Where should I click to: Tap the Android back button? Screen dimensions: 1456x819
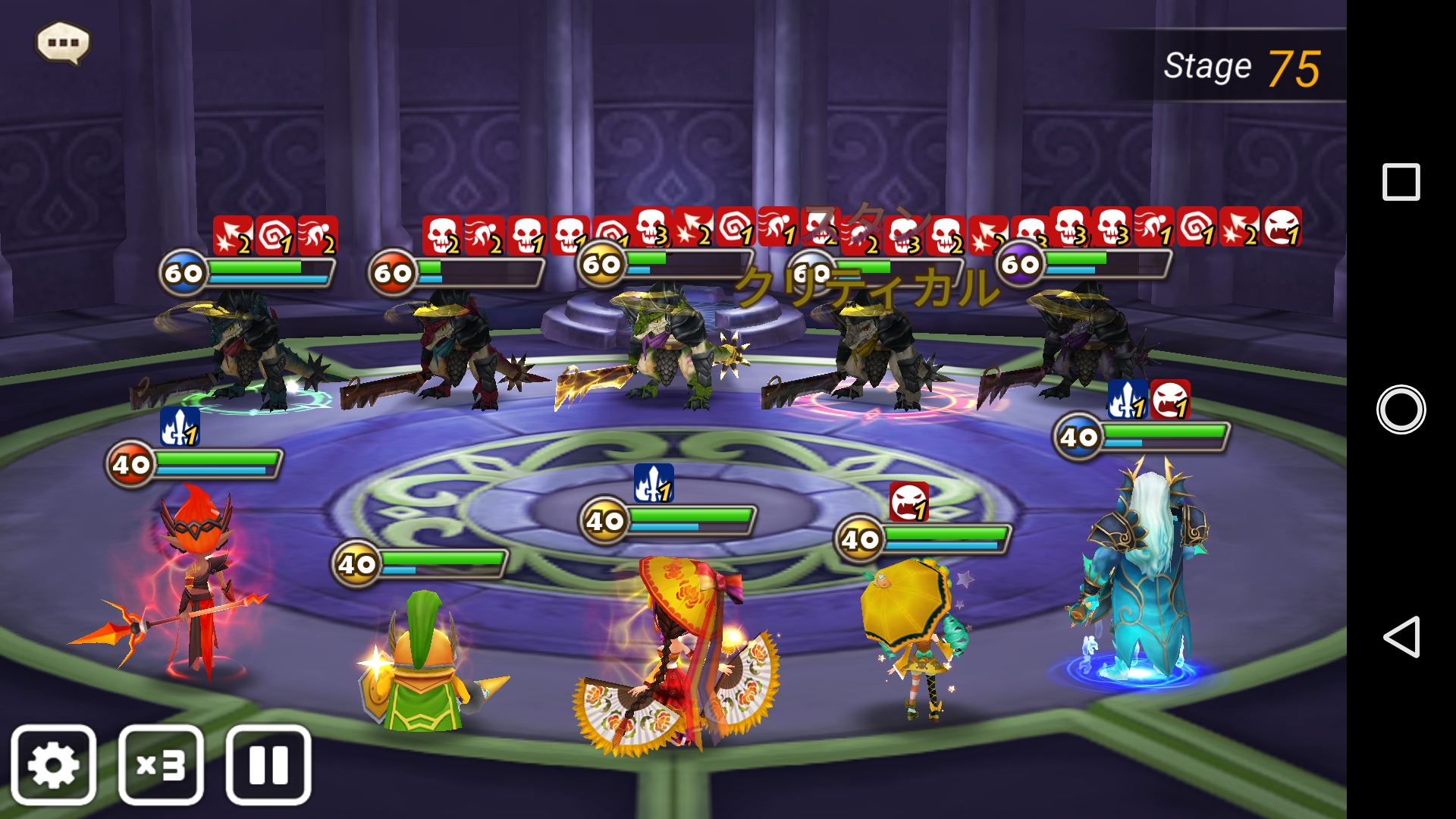coord(1401,636)
